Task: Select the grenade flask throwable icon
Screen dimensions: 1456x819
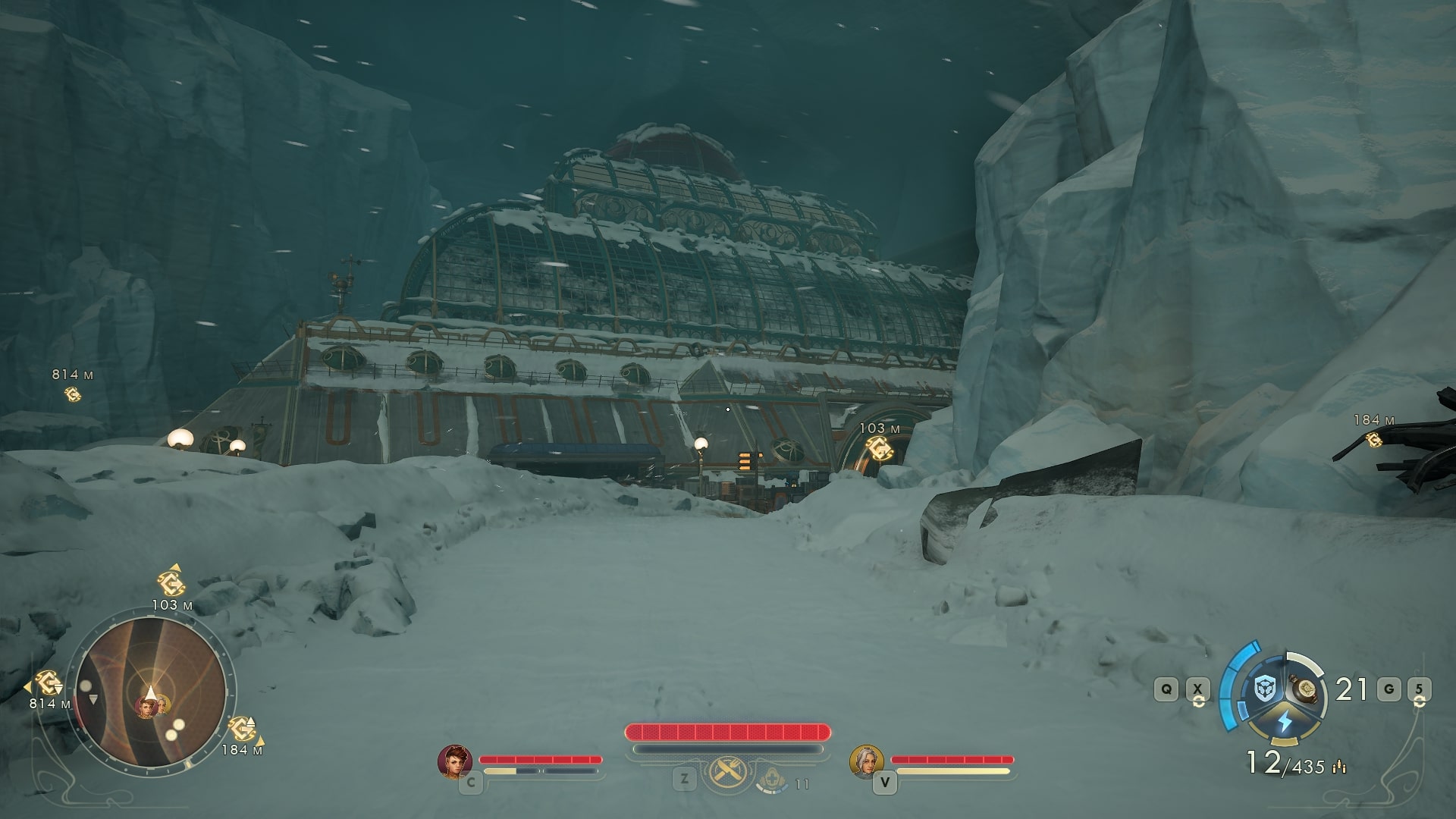Action: point(1306,688)
